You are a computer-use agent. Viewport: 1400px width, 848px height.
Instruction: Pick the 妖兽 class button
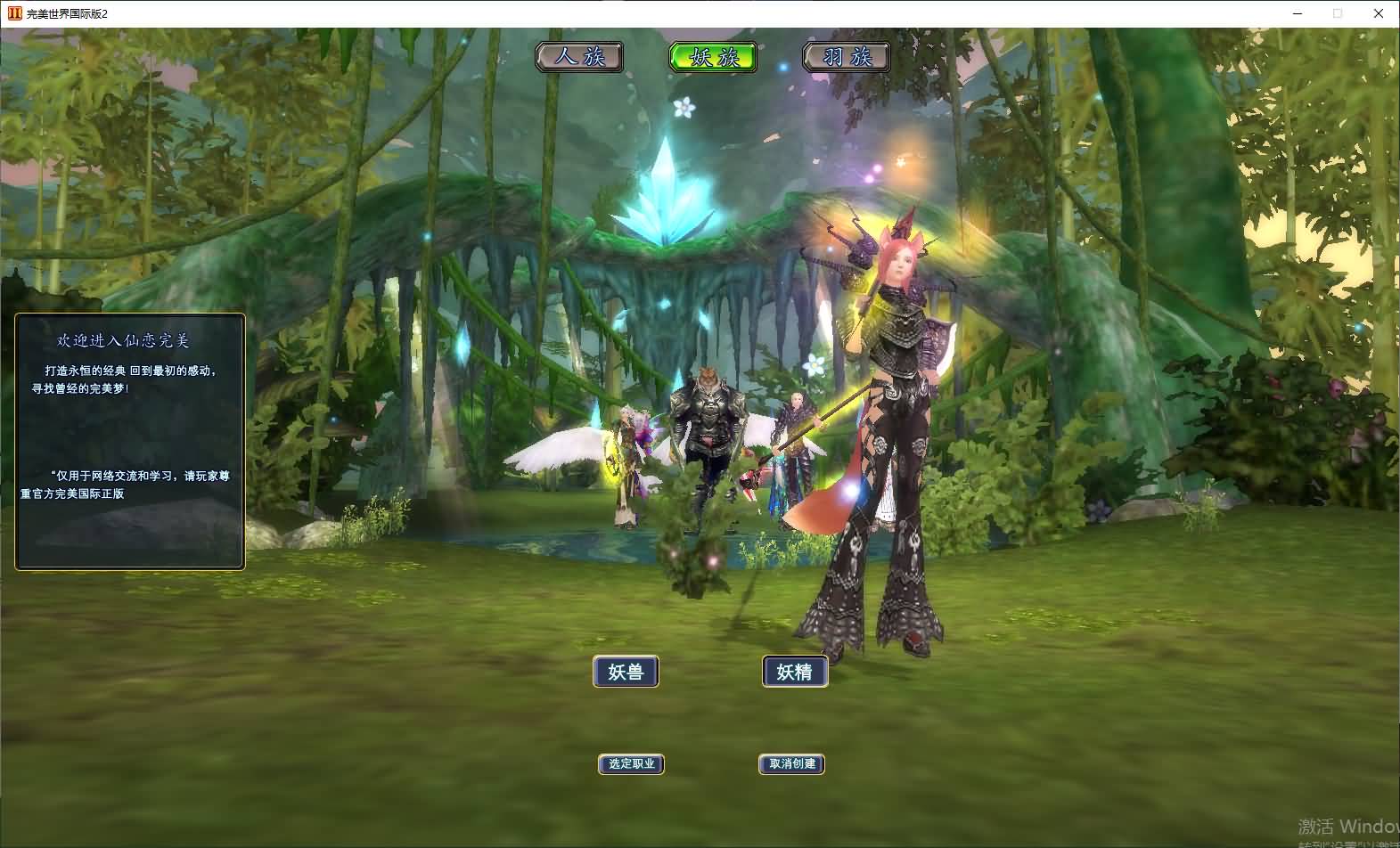point(626,672)
